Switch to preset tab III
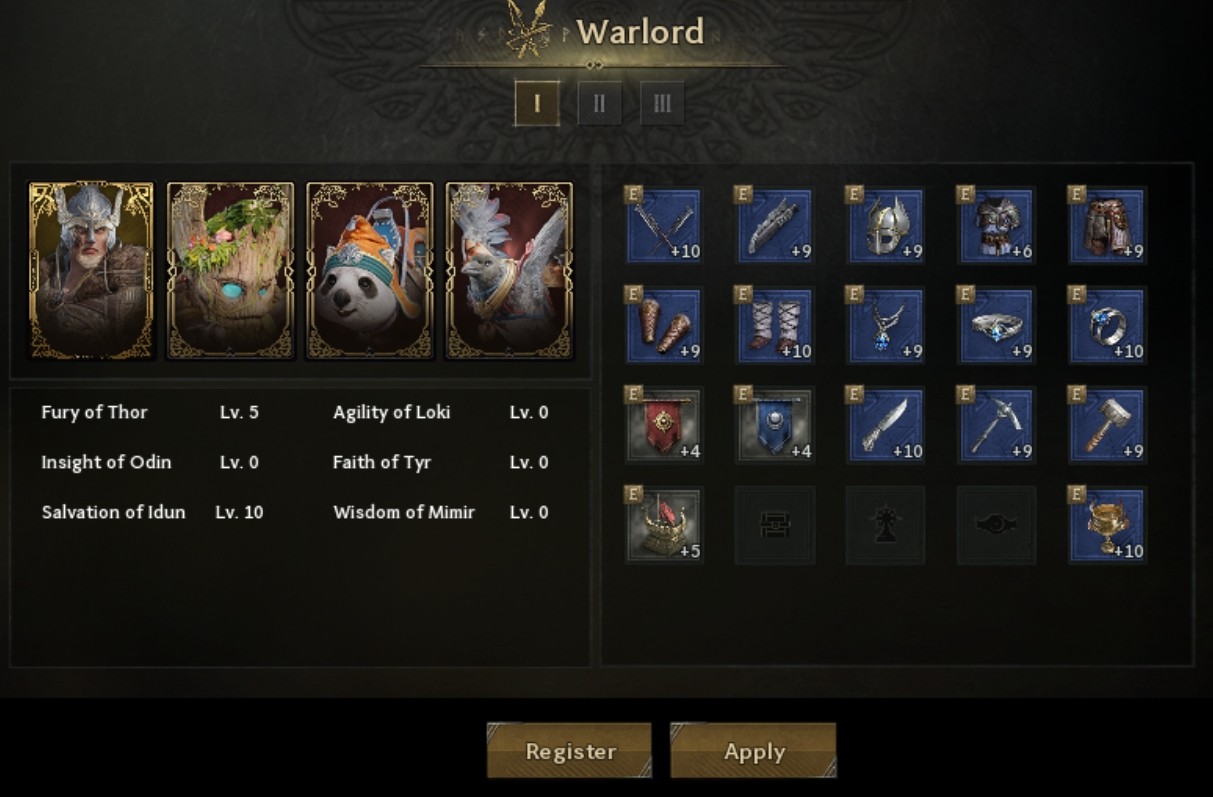 [662, 103]
